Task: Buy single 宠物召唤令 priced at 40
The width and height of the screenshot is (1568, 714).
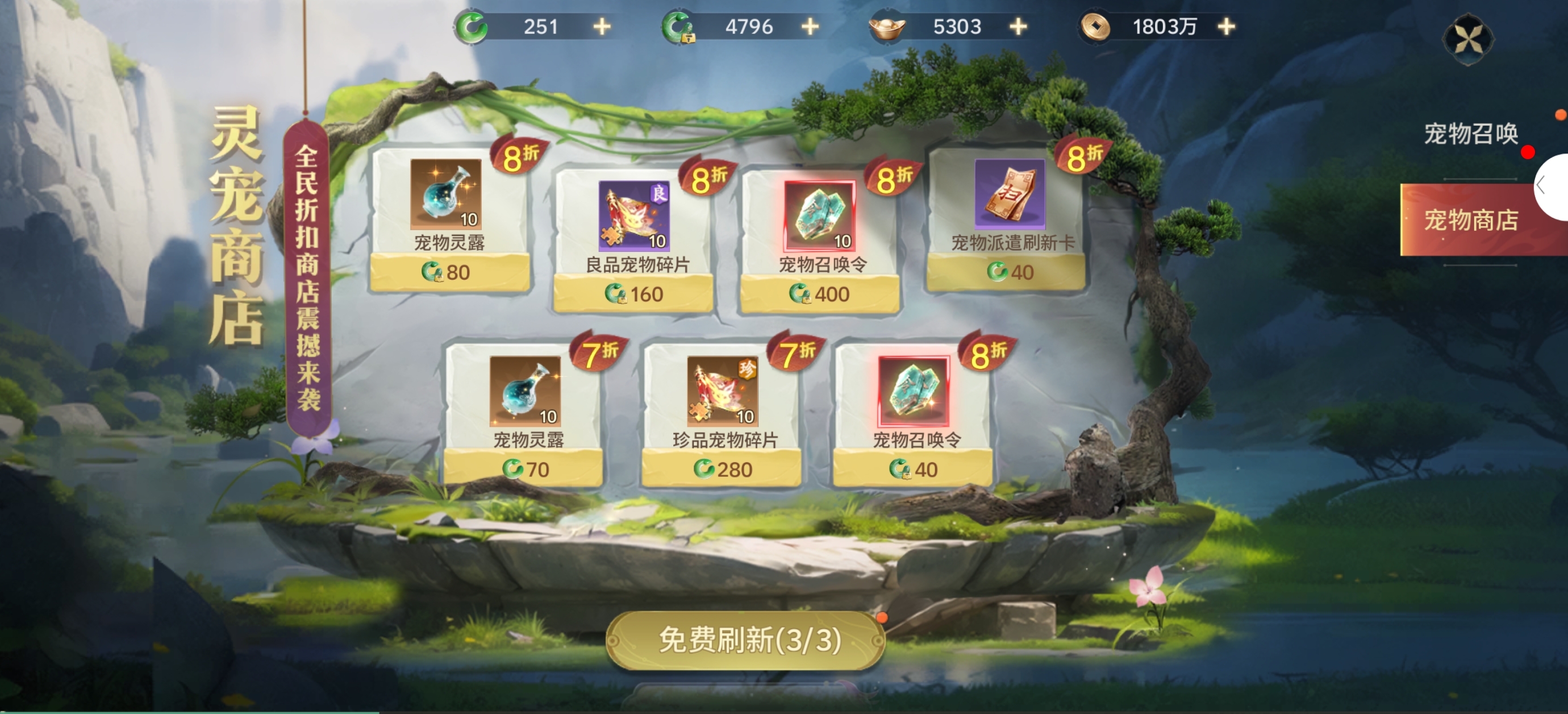Action: coord(912,469)
